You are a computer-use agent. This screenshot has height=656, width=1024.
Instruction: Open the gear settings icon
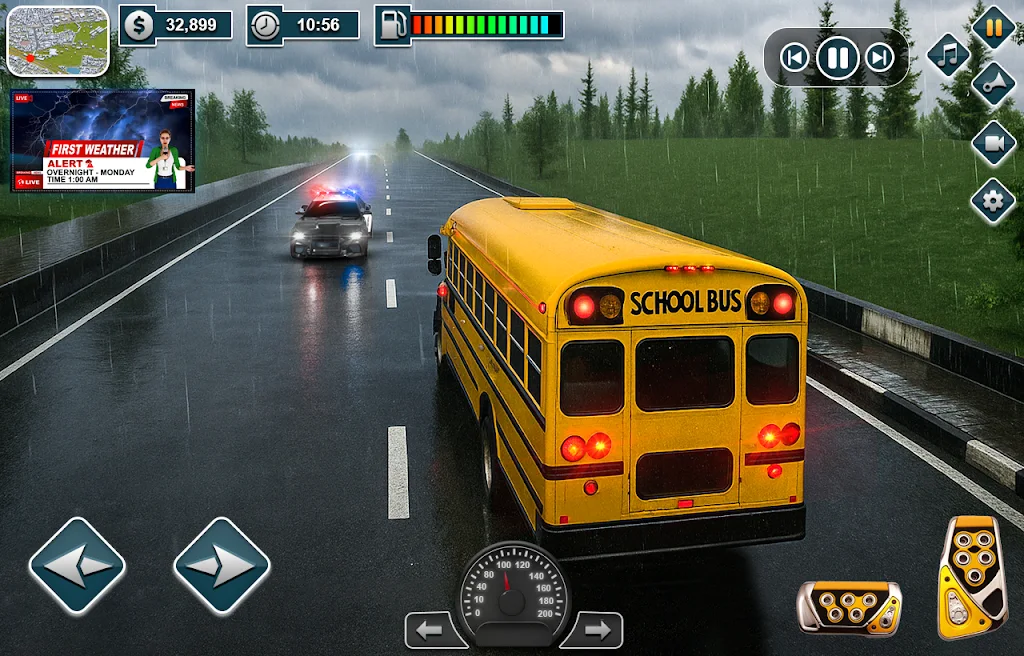pos(993,201)
